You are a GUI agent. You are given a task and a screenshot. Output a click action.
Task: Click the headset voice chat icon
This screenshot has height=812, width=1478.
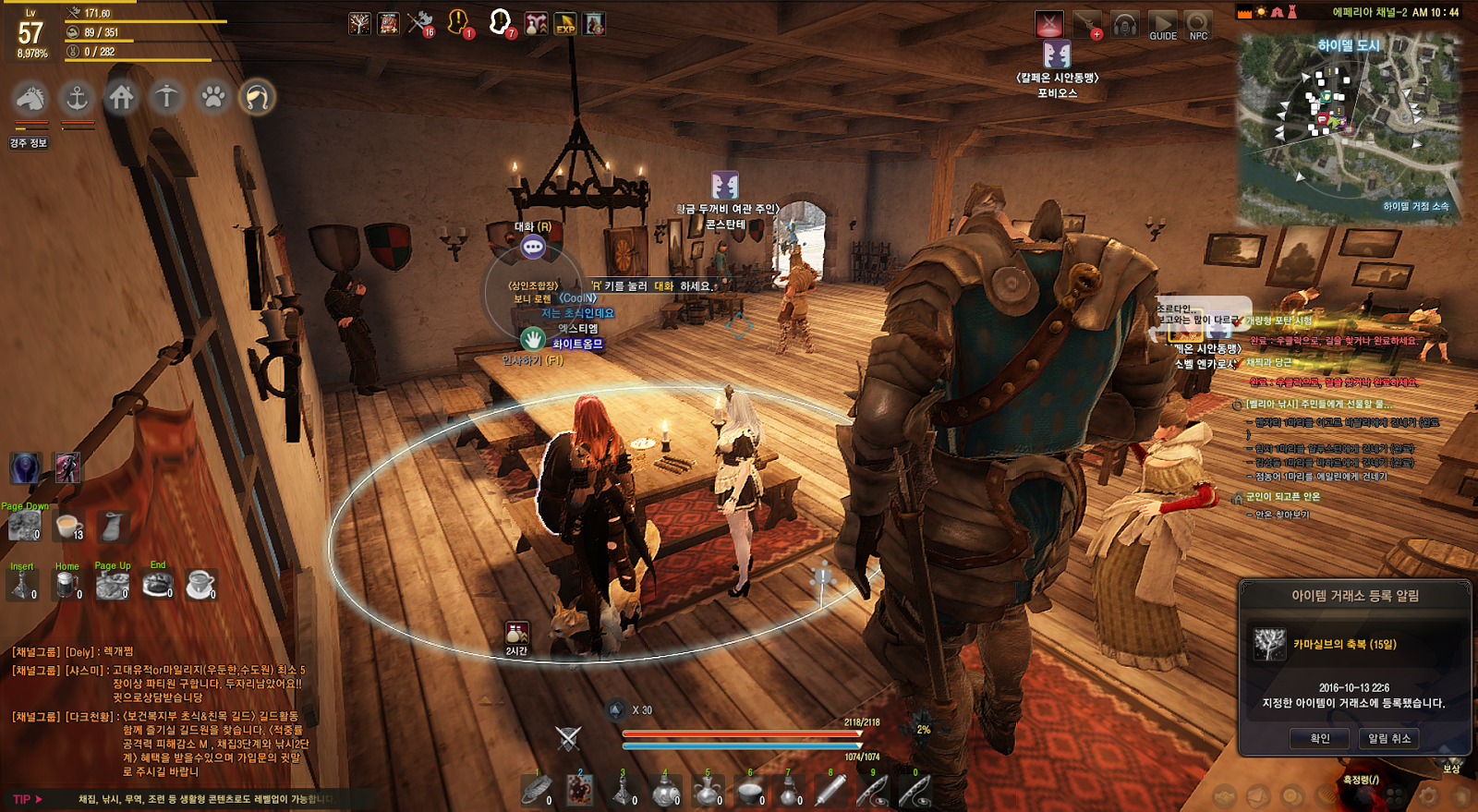click(x=1124, y=25)
